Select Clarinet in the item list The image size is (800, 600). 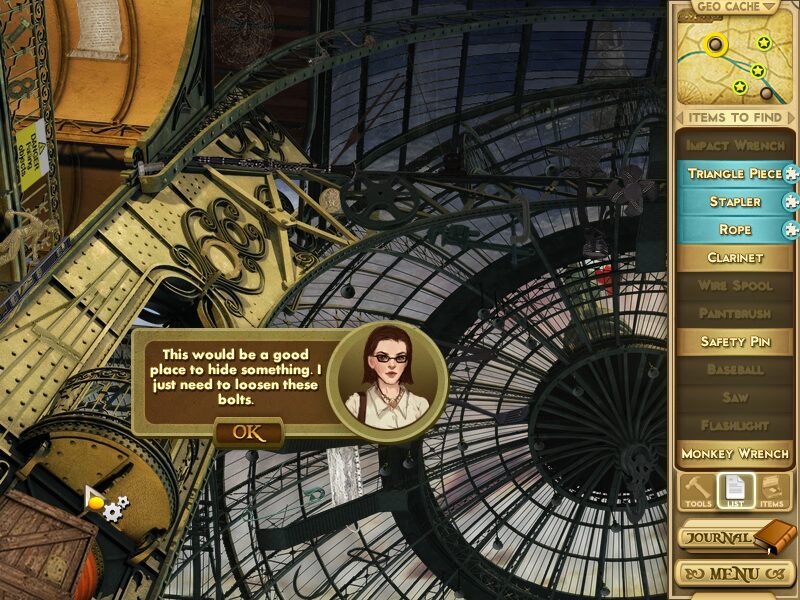(x=734, y=258)
